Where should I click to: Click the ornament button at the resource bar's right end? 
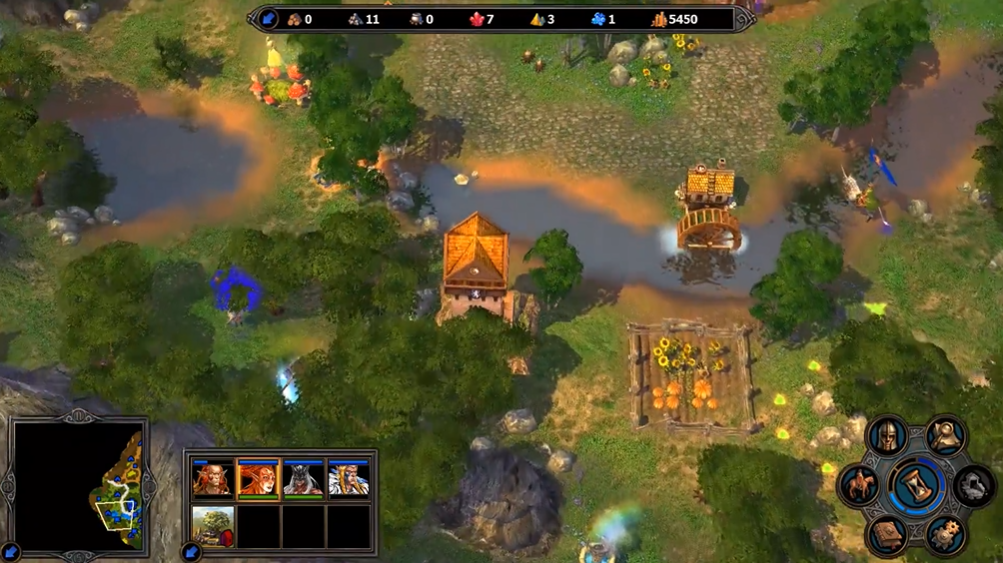741,19
